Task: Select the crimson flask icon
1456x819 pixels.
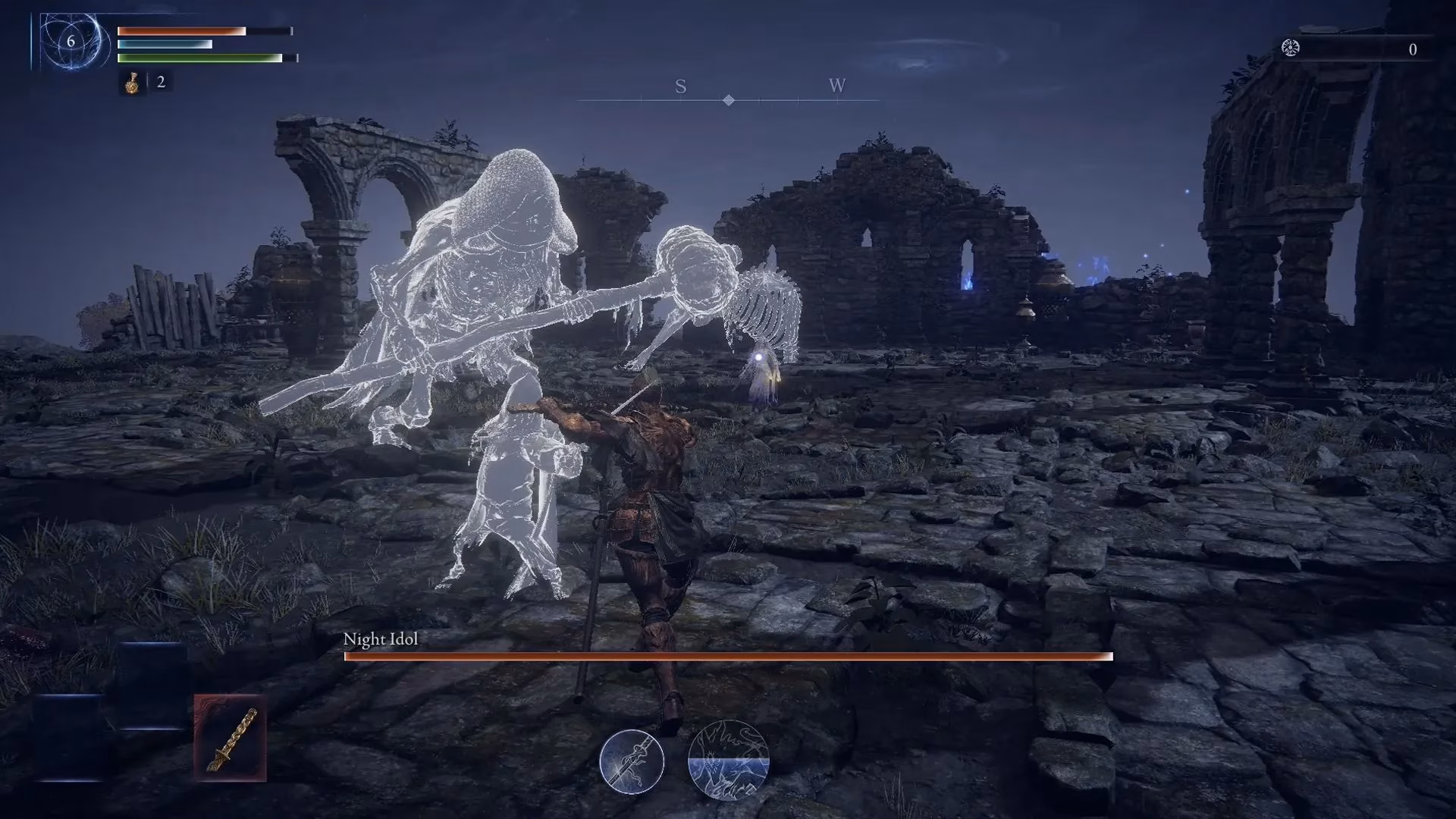Action: (x=130, y=83)
